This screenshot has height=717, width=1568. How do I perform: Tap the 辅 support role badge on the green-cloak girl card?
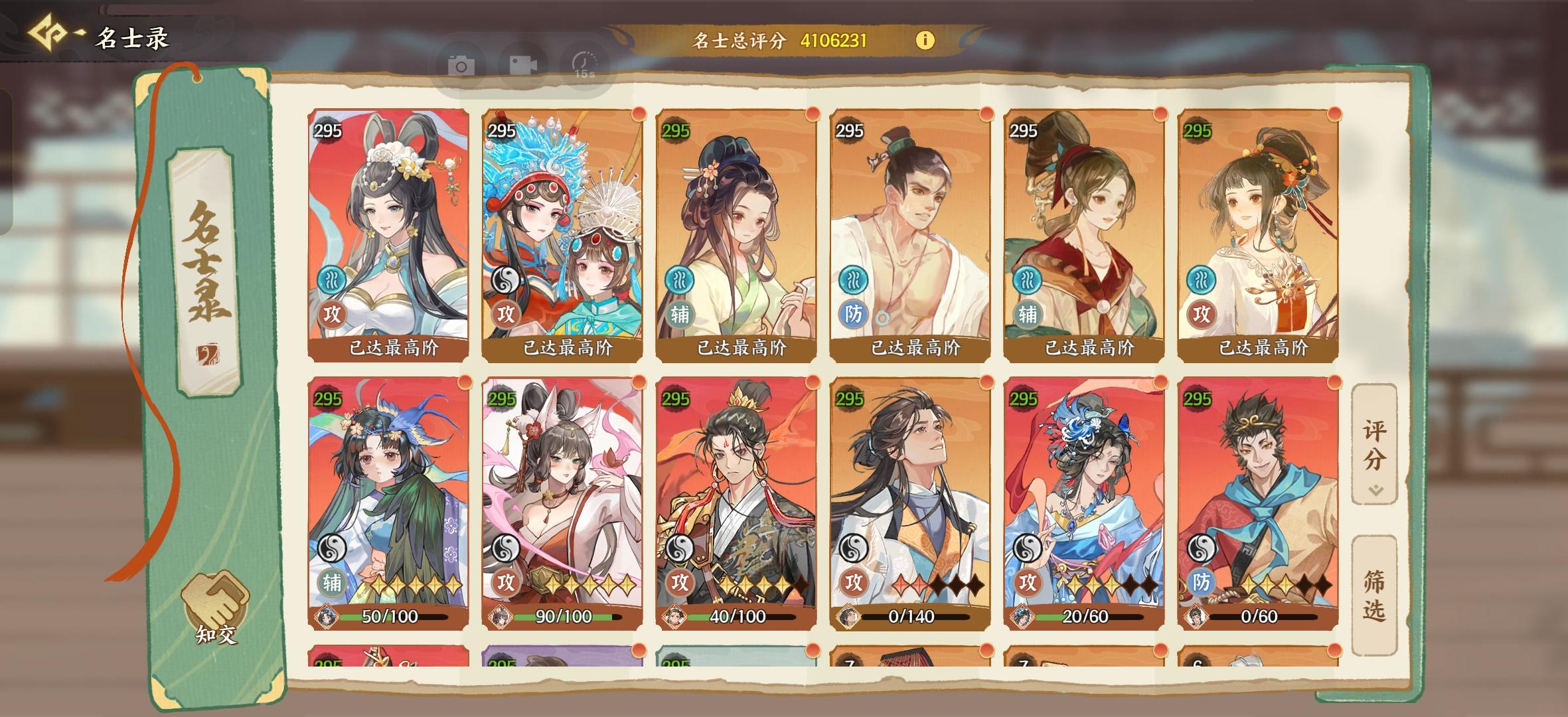(x=331, y=582)
